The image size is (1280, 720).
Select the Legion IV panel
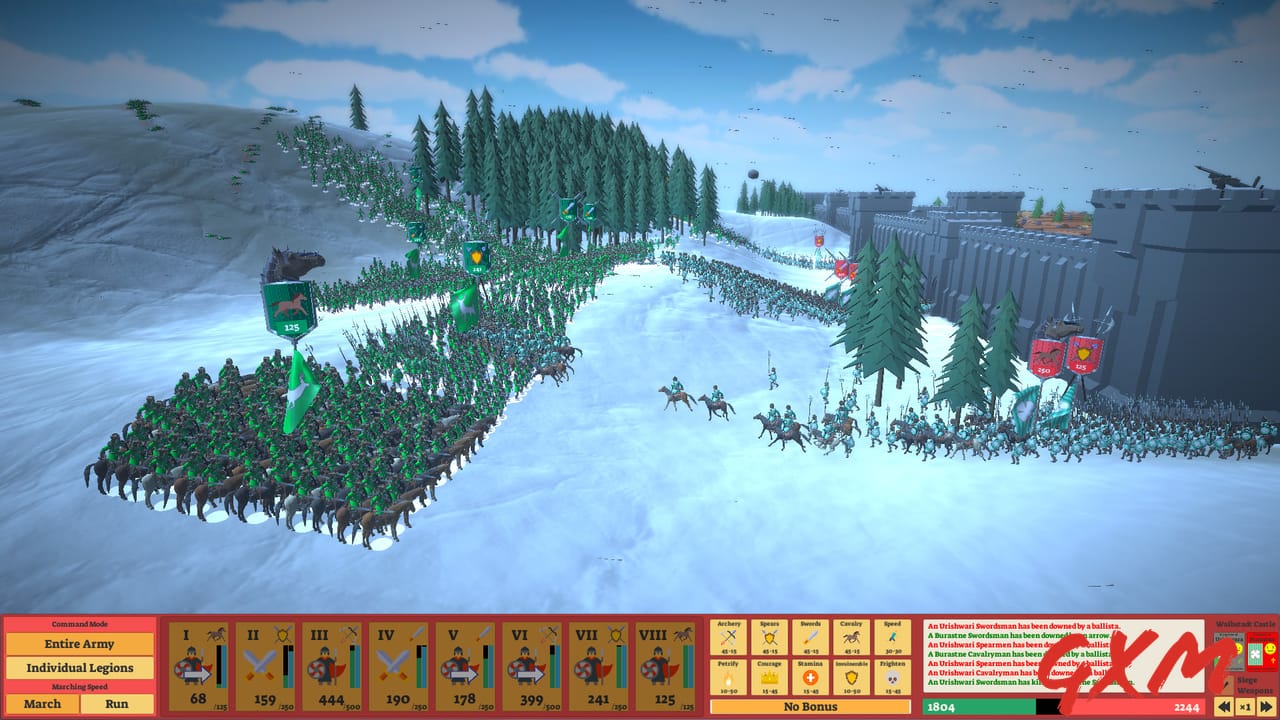[x=398, y=665]
